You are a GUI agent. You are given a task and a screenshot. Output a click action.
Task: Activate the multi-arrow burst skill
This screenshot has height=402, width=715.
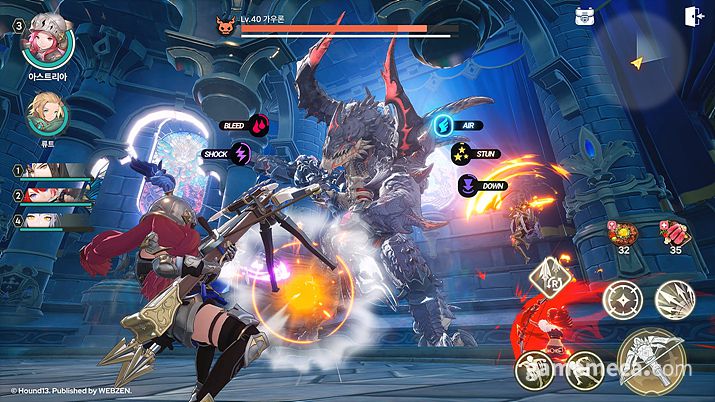tap(677, 300)
